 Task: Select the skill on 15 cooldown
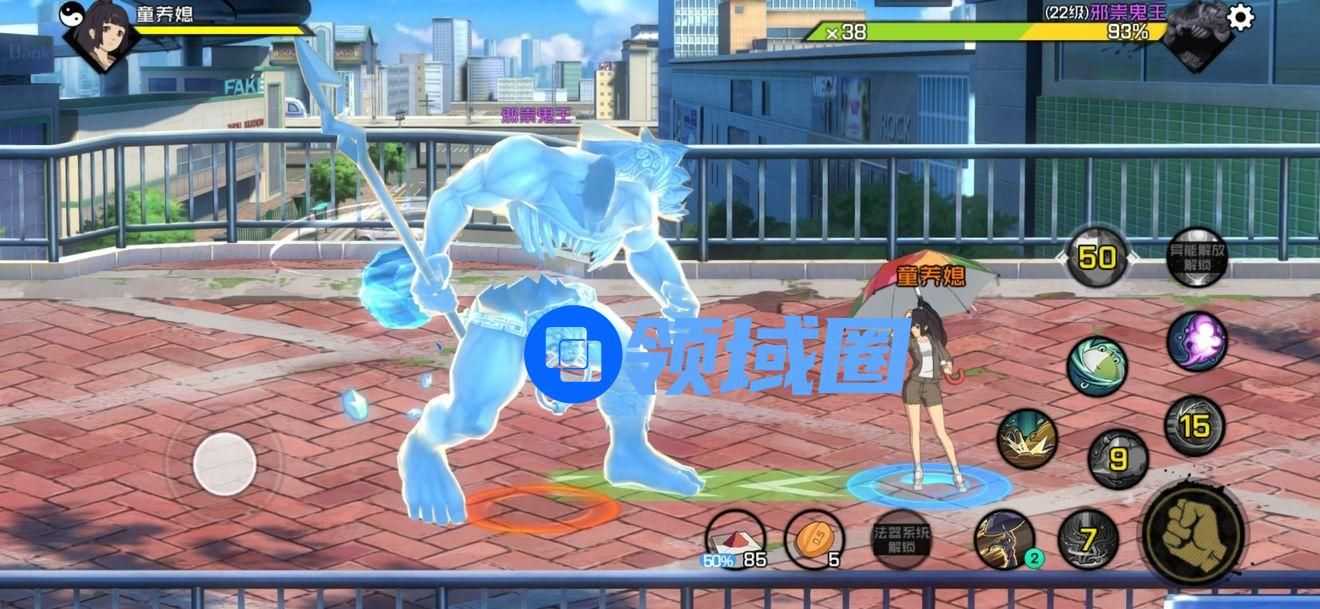tap(1194, 426)
